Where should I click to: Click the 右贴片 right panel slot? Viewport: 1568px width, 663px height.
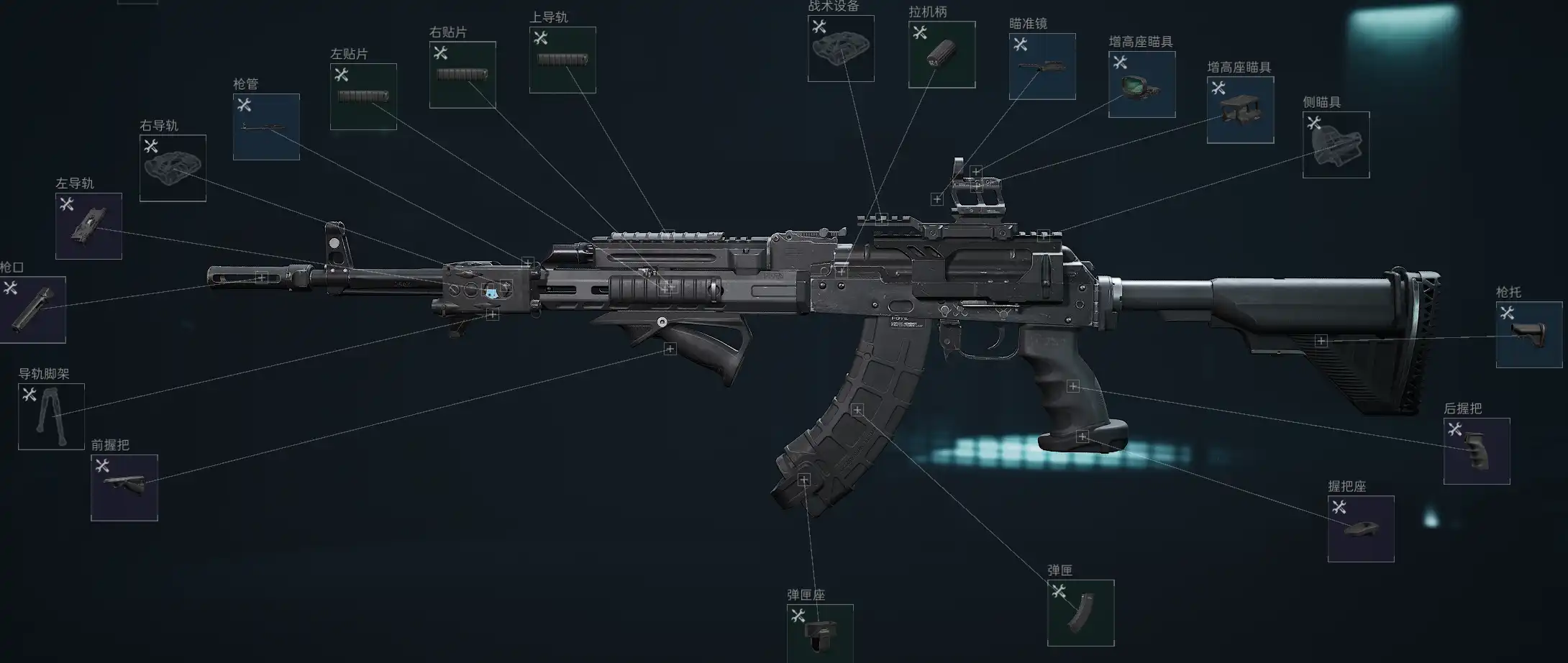coord(462,75)
